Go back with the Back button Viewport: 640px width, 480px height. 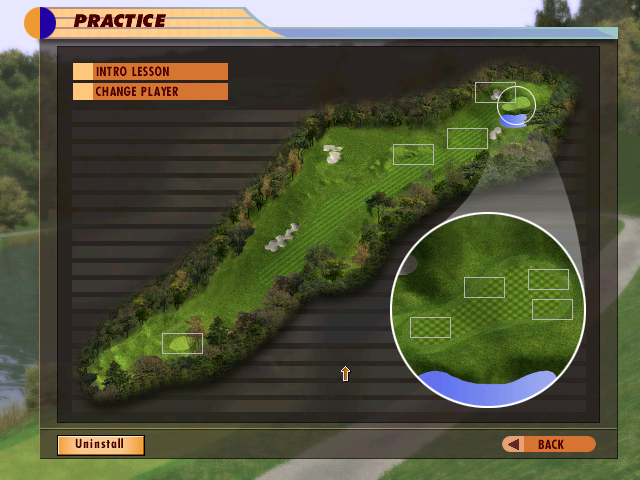[x=548, y=444]
